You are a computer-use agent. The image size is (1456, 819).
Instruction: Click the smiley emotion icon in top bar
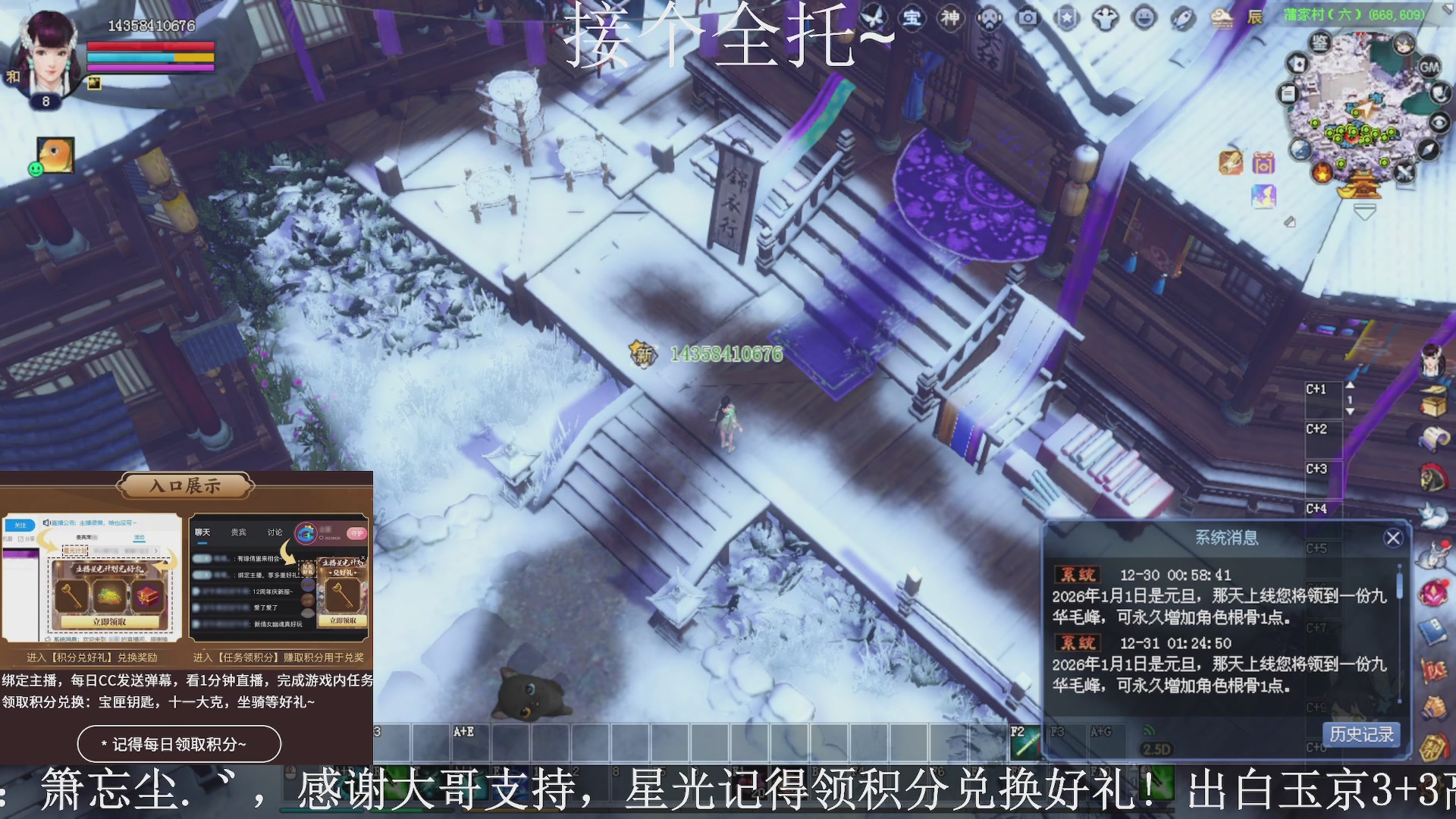[1146, 17]
